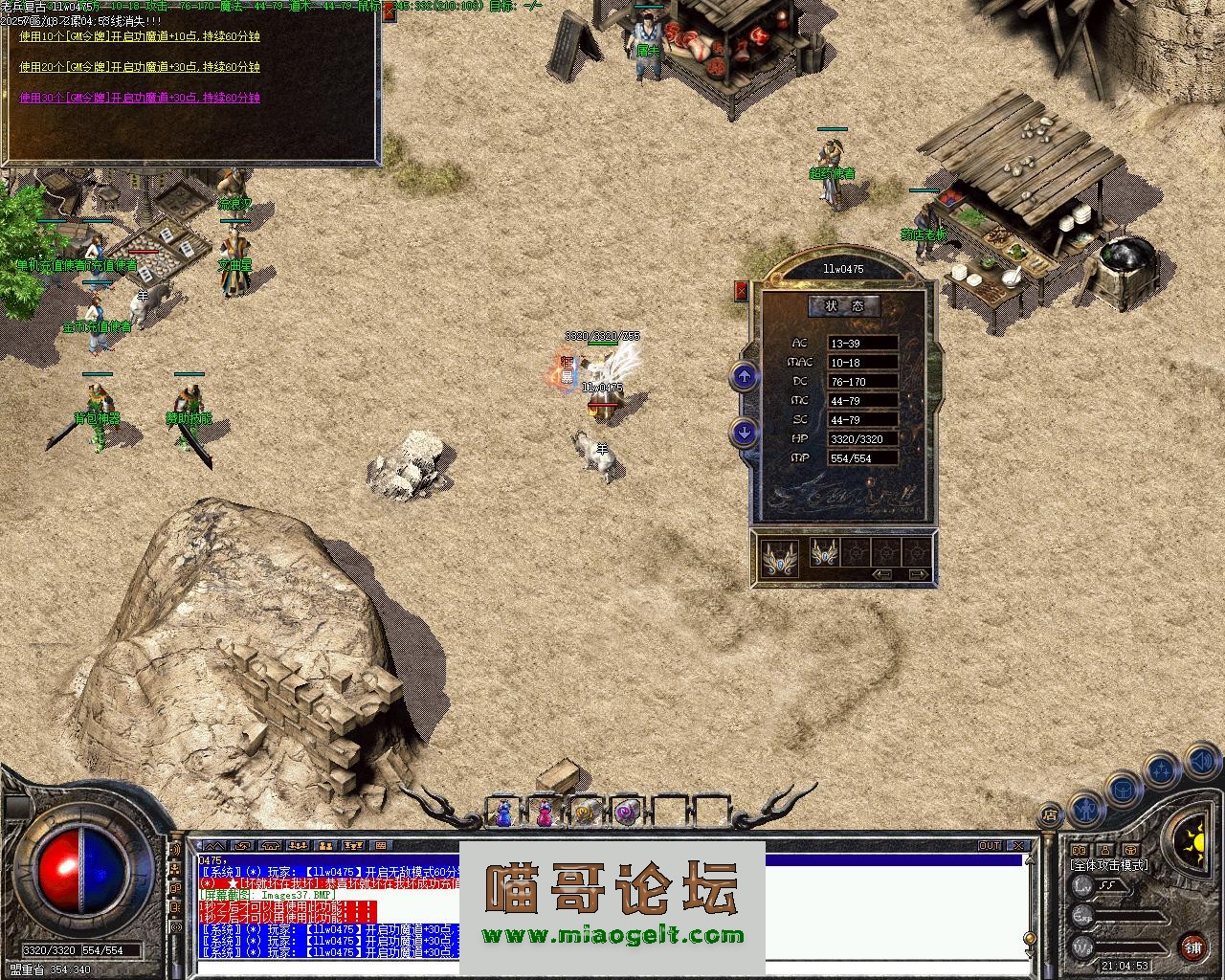Image resolution: width=1225 pixels, height=980 pixels.
Task: Click the up arrow on status panel
Action: (x=744, y=376)
